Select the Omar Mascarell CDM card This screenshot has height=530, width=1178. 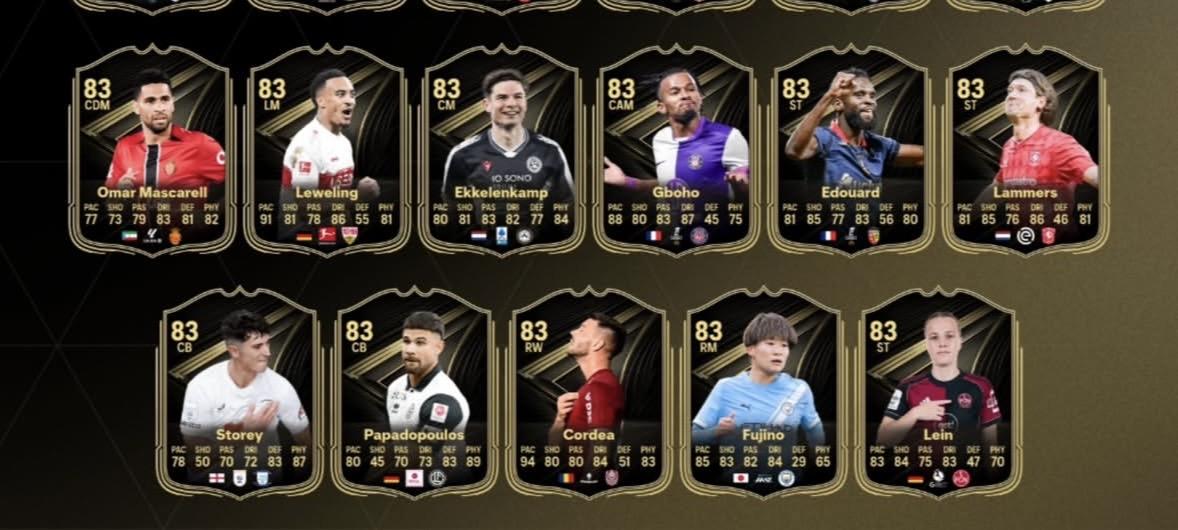tap(153, 150)
